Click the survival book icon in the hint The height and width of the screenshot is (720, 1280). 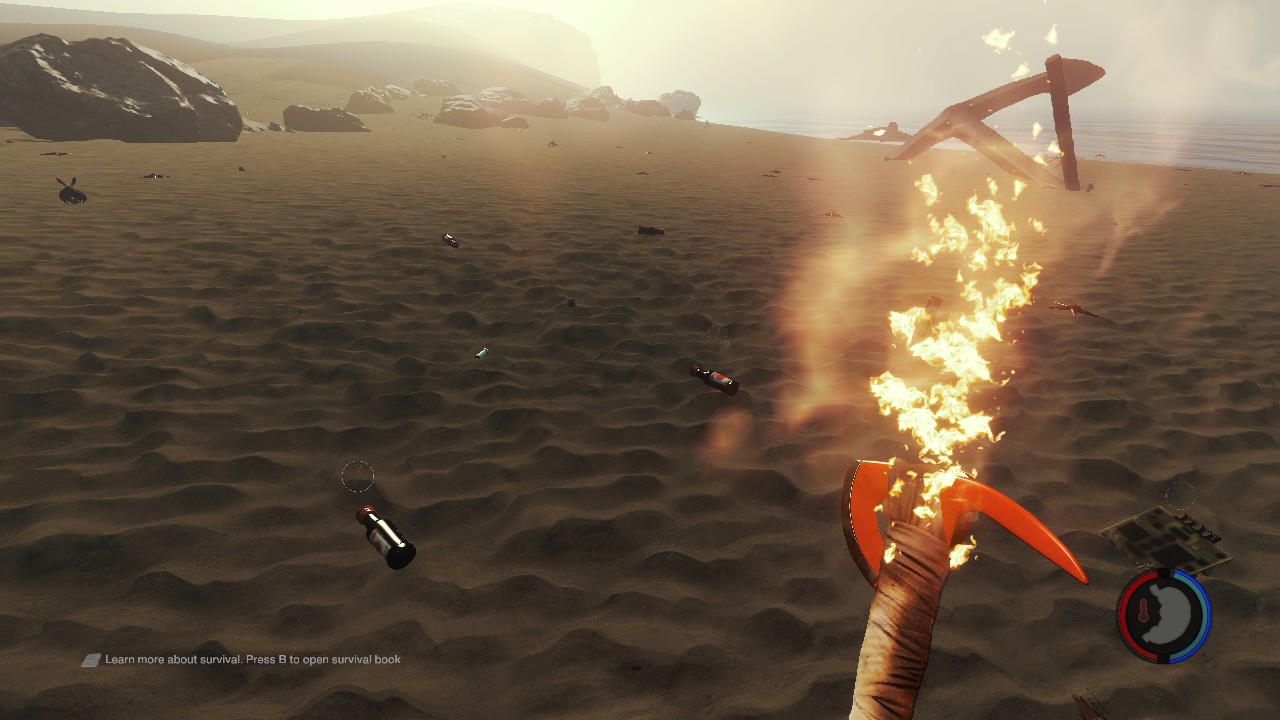coord(91,660)
